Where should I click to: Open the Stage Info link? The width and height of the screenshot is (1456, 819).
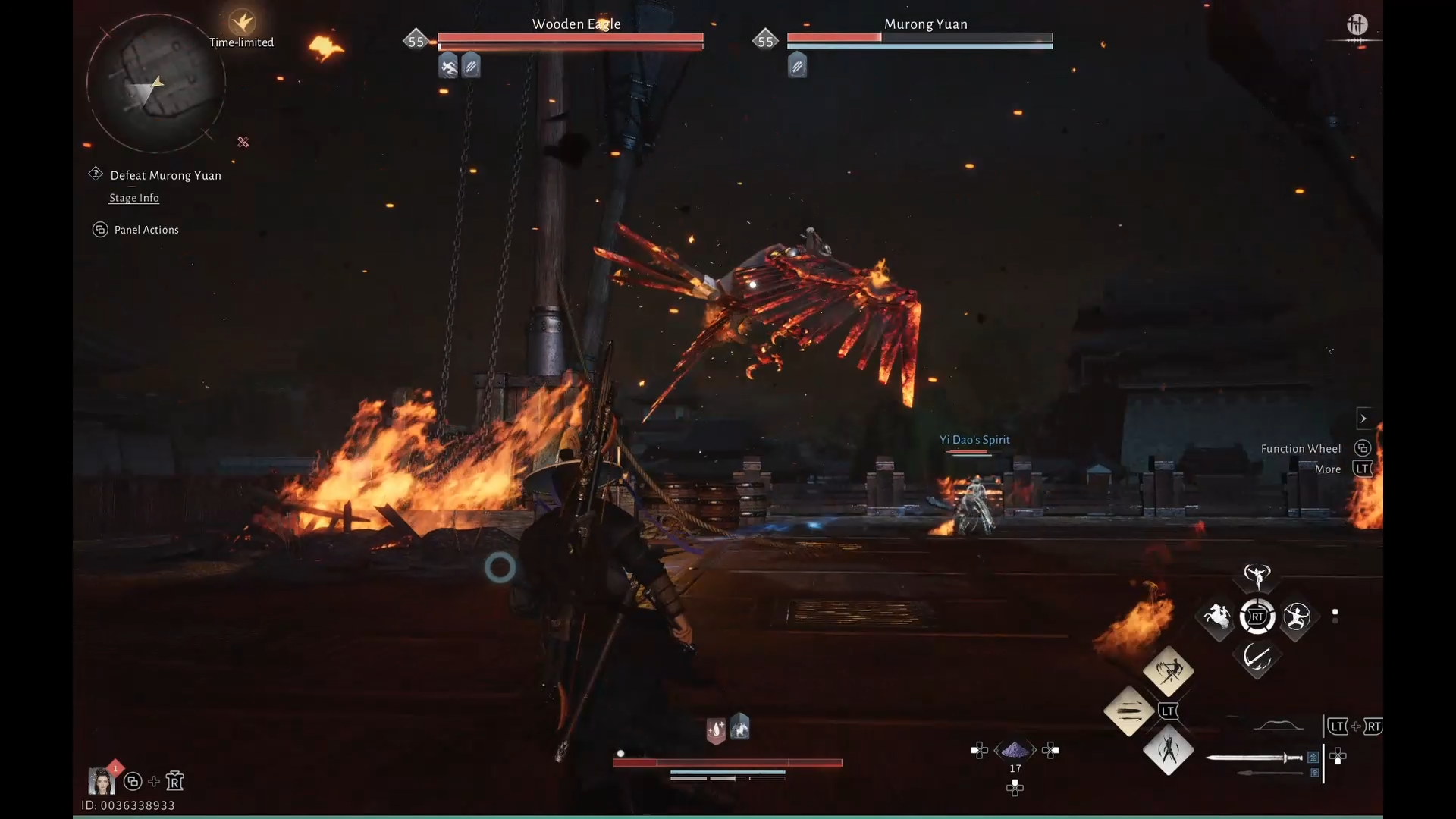tap(134, 198)
